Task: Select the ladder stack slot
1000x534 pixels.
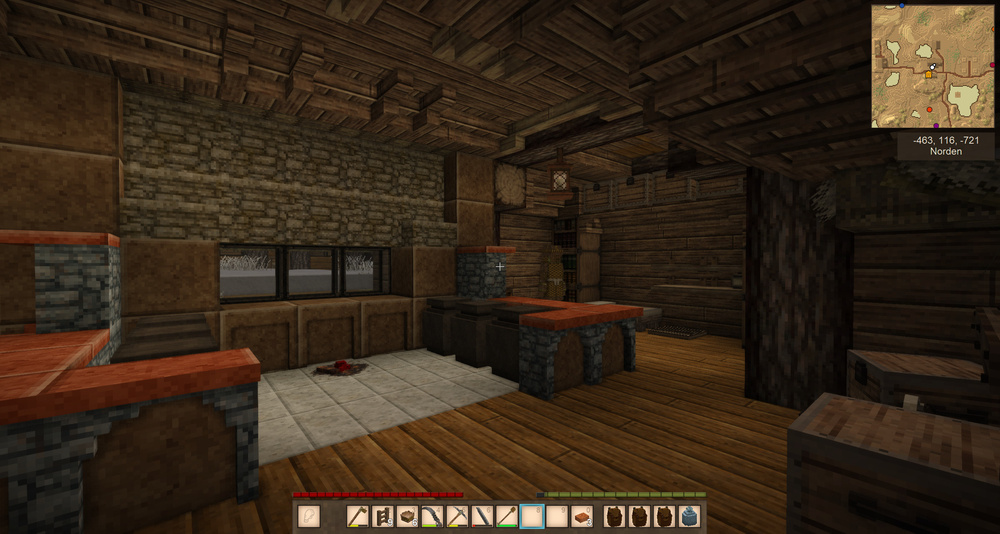Action: click(x=383, y=517)
